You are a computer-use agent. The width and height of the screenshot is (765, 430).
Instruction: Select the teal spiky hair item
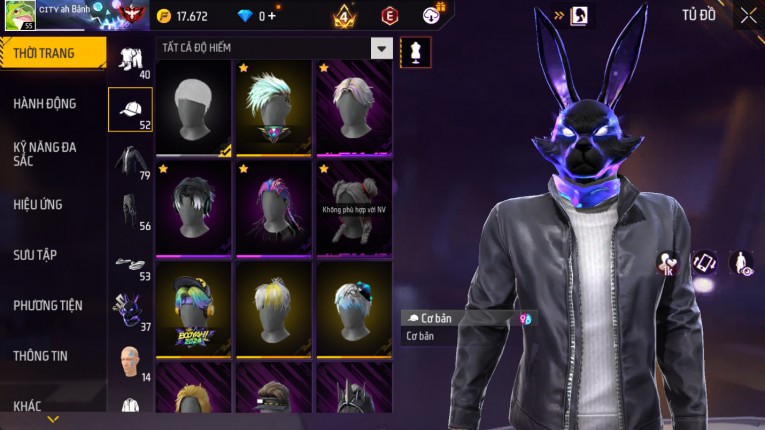(x=273, y=108)
